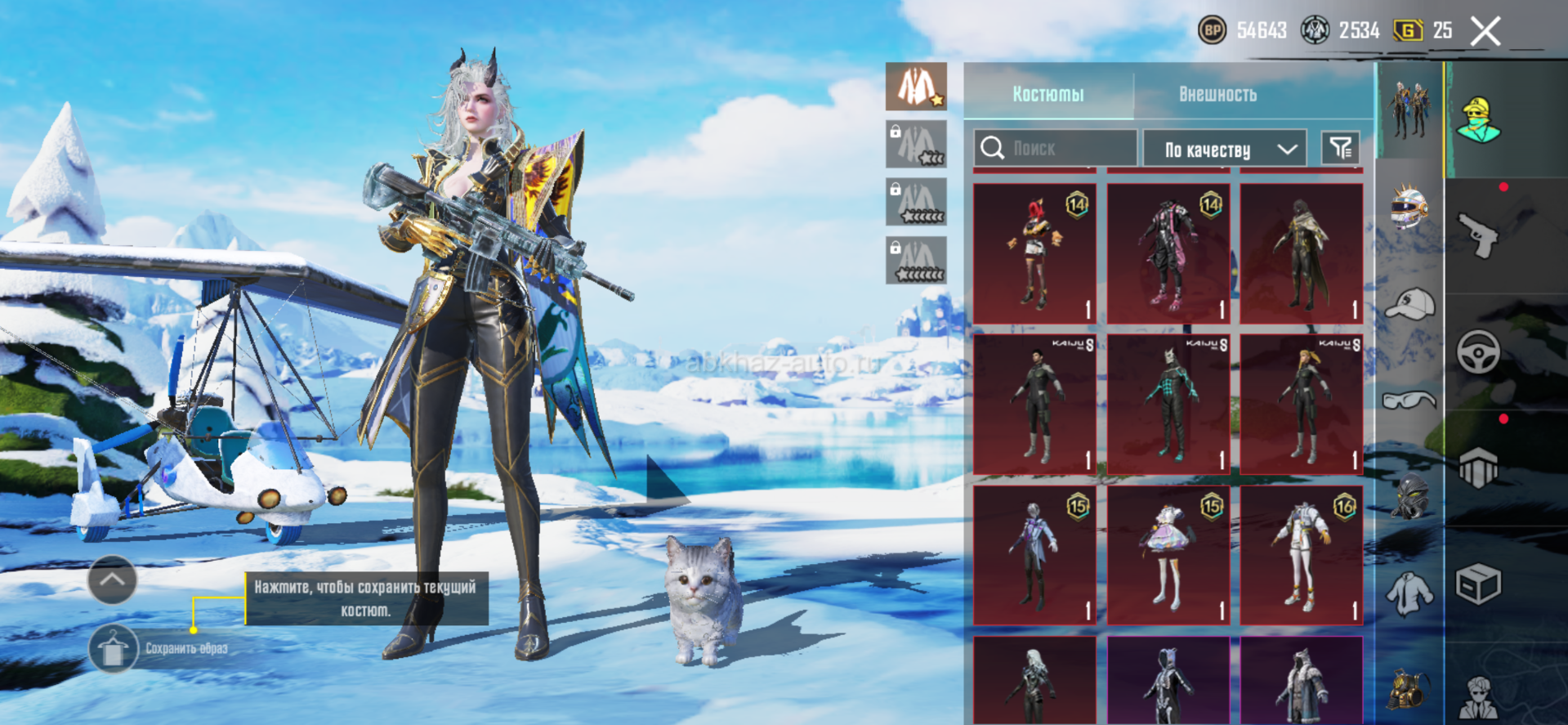Switch to the pistol weapons section

pyautogui.click(x=1479, y=235)
